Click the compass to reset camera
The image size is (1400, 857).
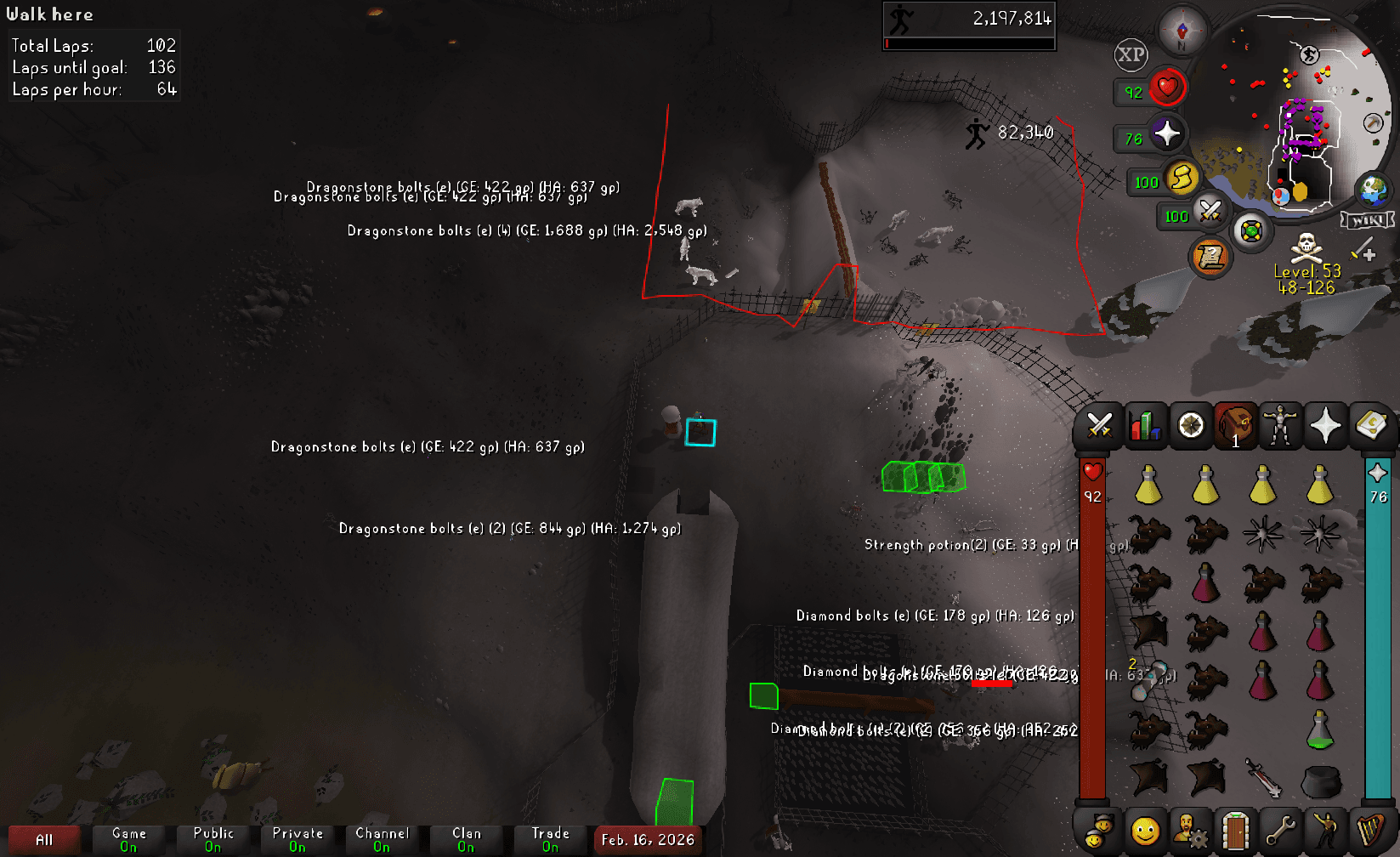(1182, 30)
